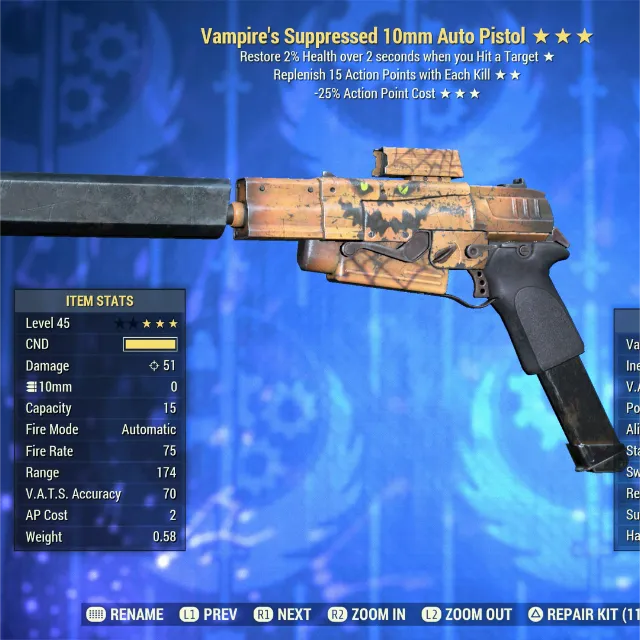Select Zoom In on the weapon preview

pos(365,614)
